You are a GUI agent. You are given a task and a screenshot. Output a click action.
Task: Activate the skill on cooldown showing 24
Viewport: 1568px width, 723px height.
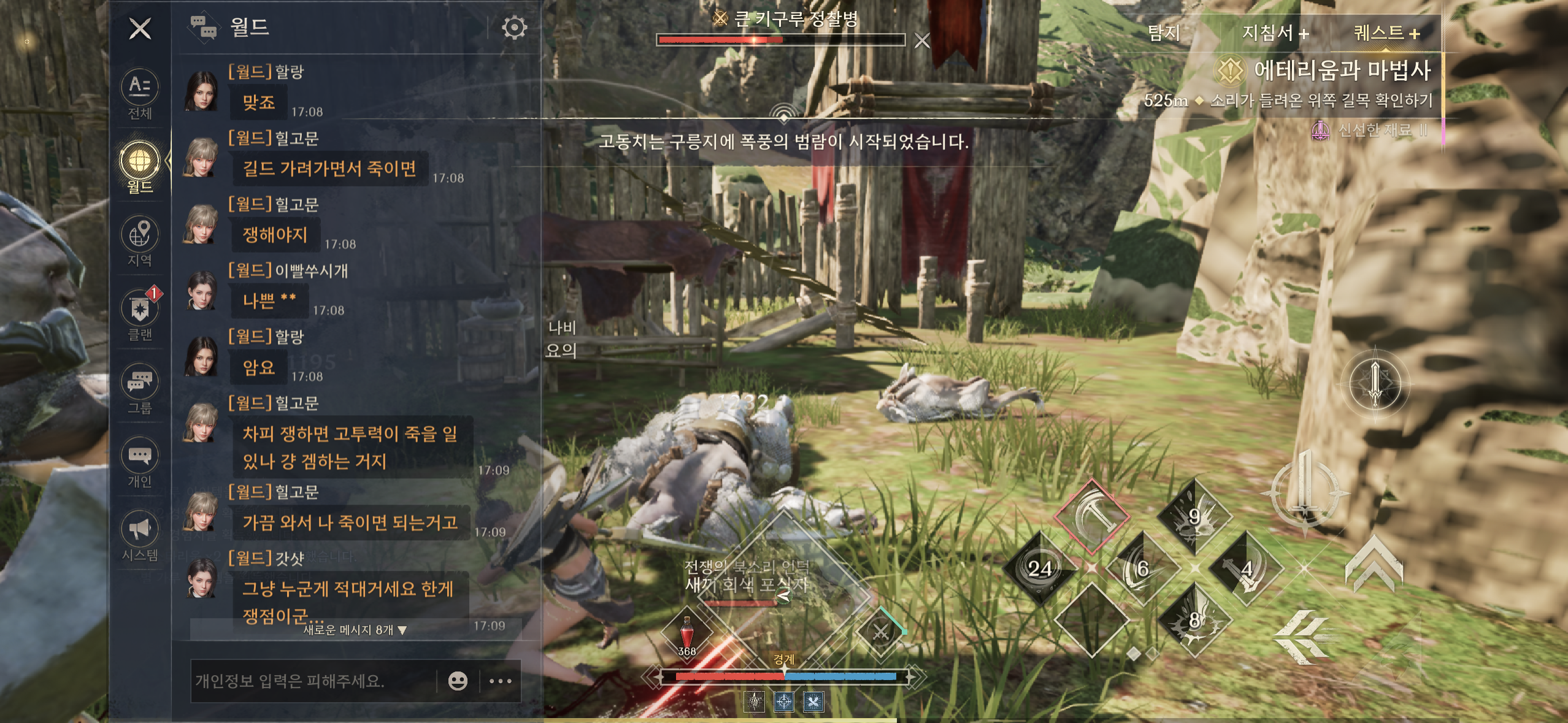tap(1040, 568)
